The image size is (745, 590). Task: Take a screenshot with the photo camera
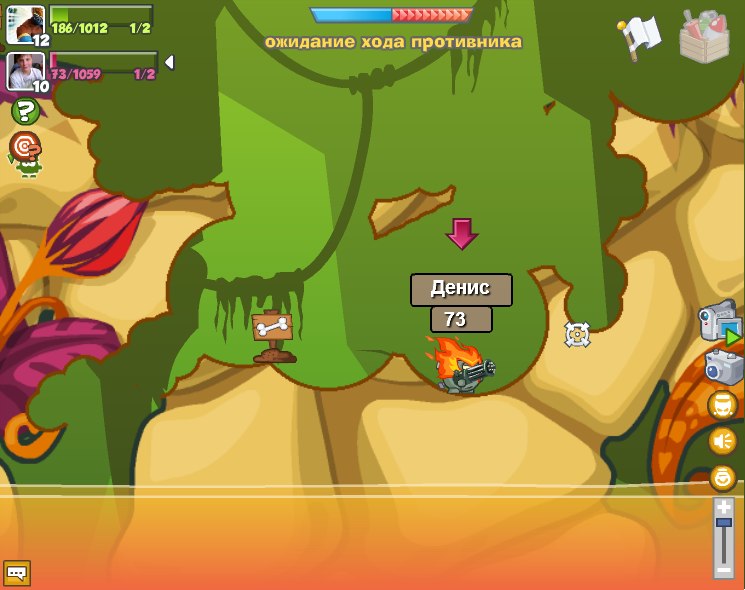pyautogui.click(x=722, y=366)
